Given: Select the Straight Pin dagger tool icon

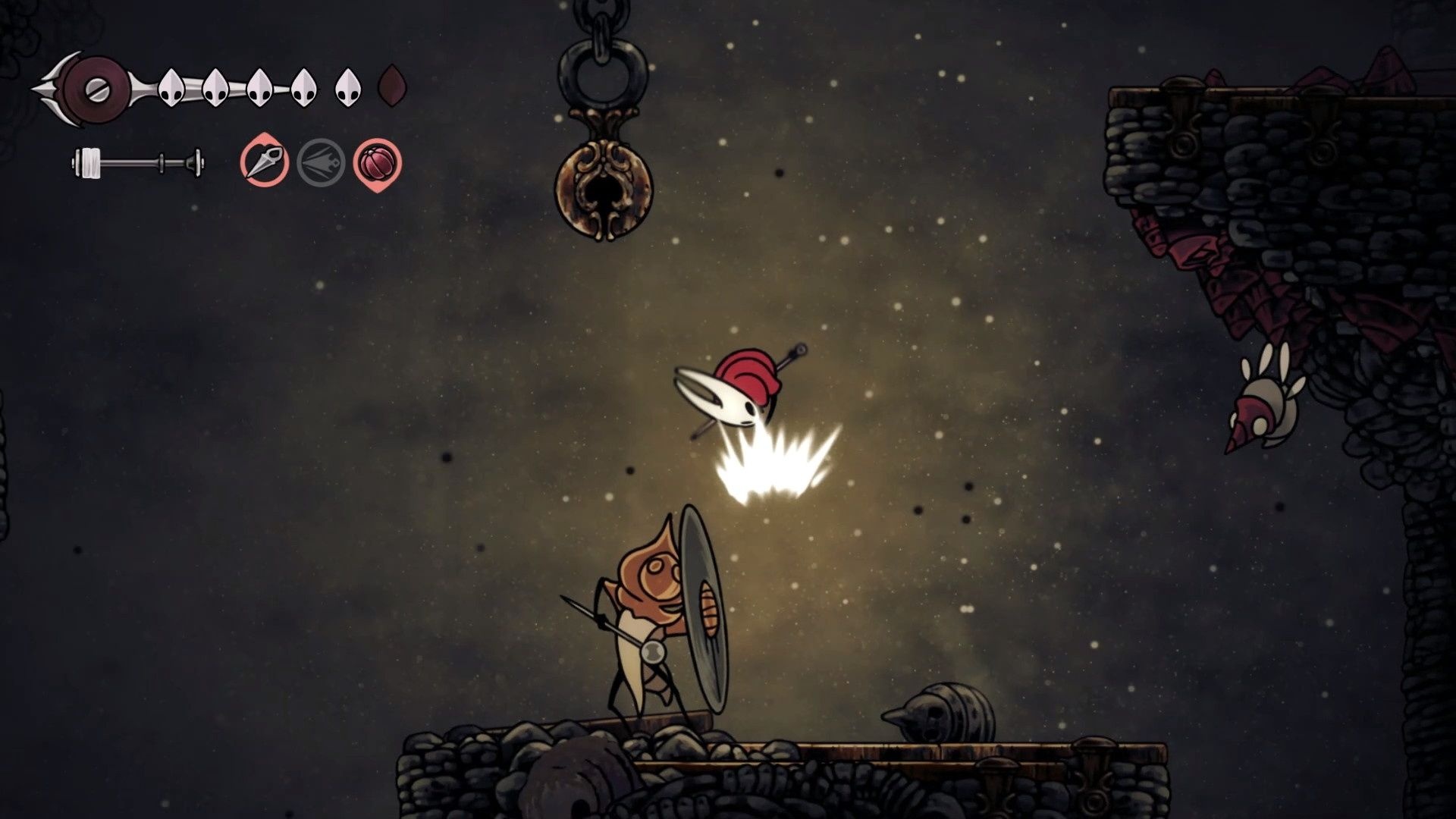Looking at the screenshot, I should (265, 162).
